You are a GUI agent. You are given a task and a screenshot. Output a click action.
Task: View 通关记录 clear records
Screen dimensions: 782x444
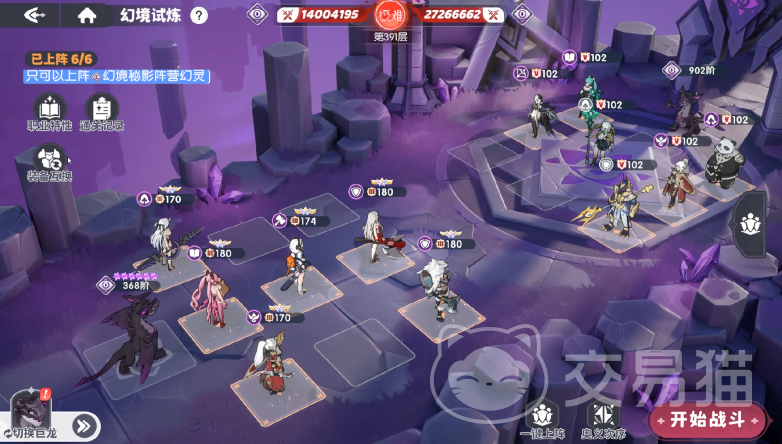point(102,112)
